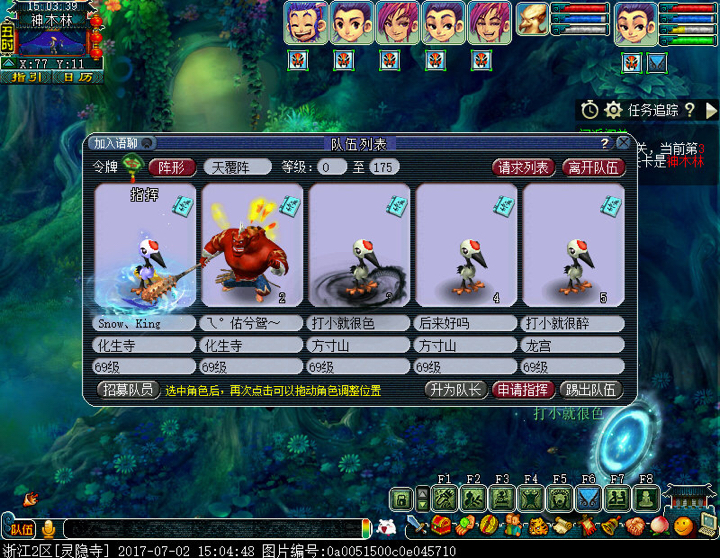This screenshot has height=558, width=720.
Task: Open the 队伍 team chat channel button
Action: point(21,528)
